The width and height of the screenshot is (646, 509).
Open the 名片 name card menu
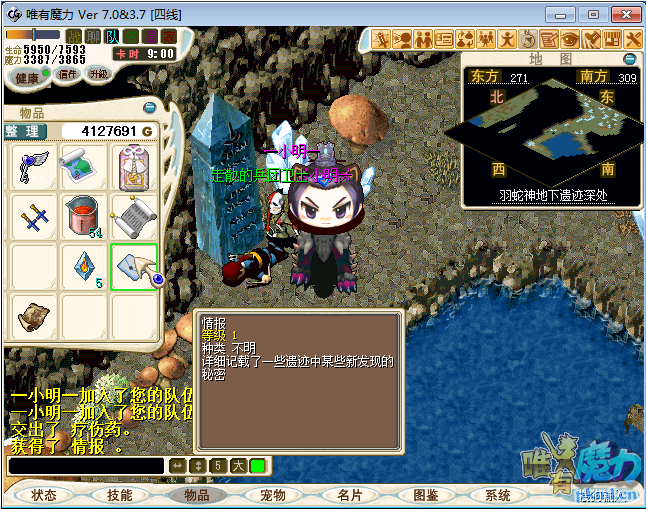349,495
